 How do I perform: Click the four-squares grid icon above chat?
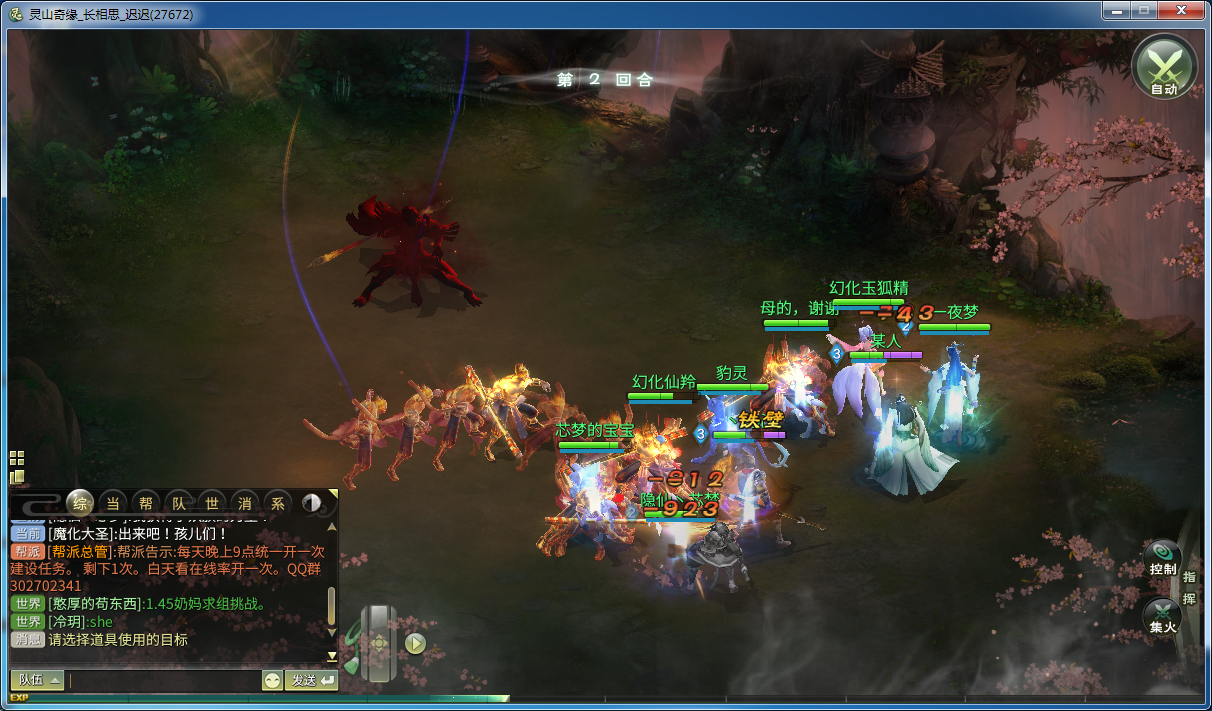tap(17, 458)
